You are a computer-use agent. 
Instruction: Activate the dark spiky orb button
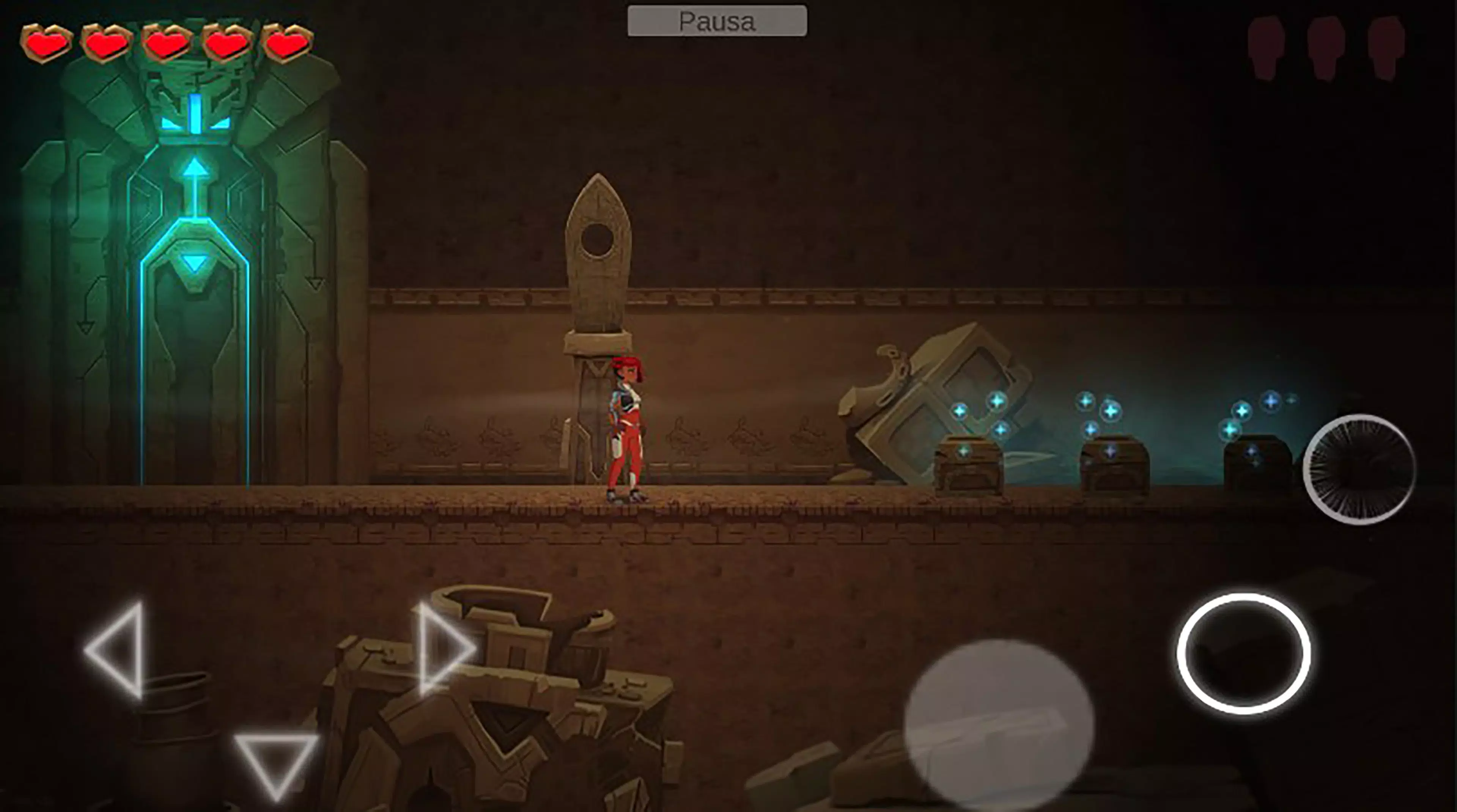(1359, 469)
